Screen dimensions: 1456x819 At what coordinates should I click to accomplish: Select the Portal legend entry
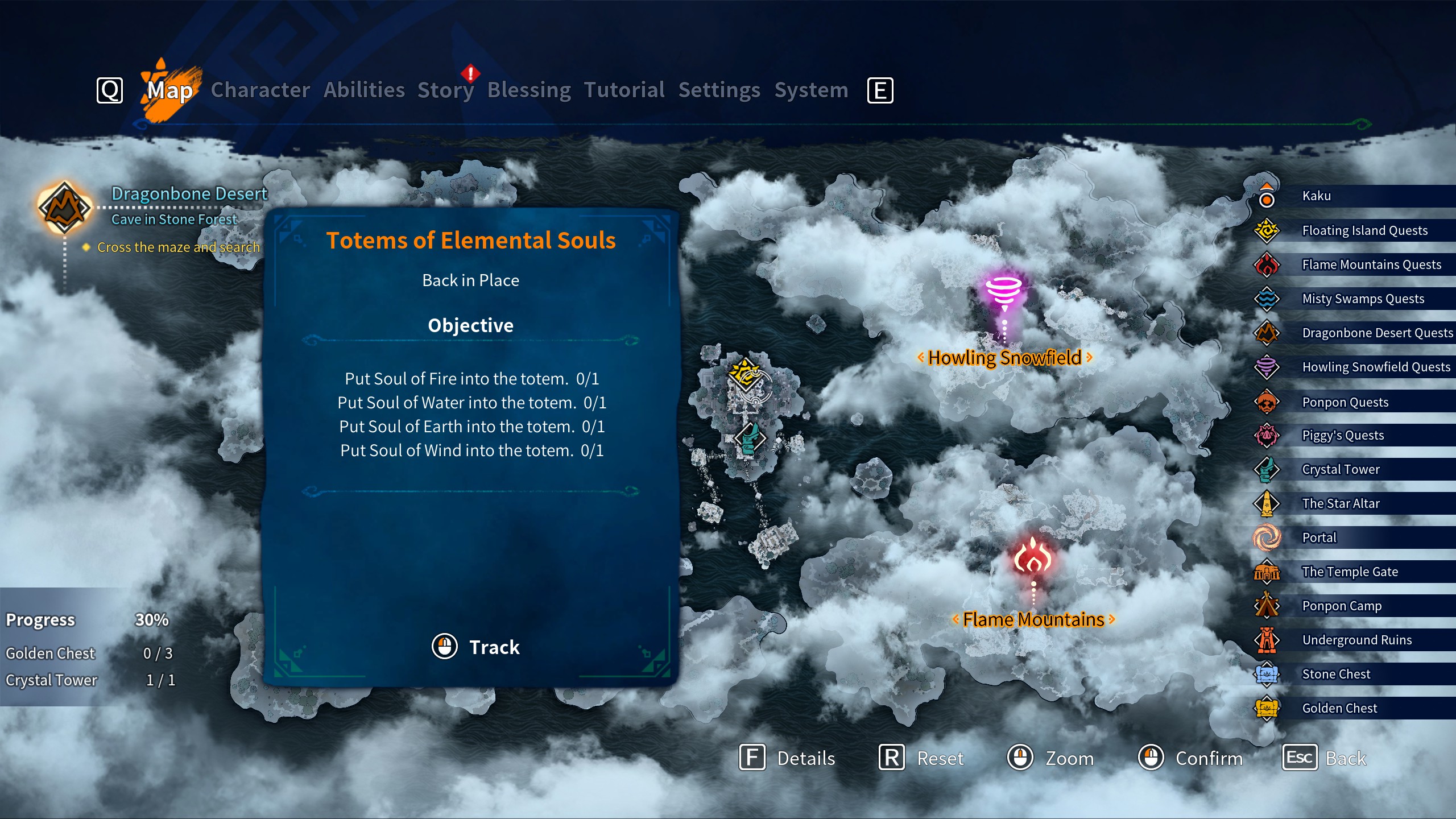coord(1319,537)
